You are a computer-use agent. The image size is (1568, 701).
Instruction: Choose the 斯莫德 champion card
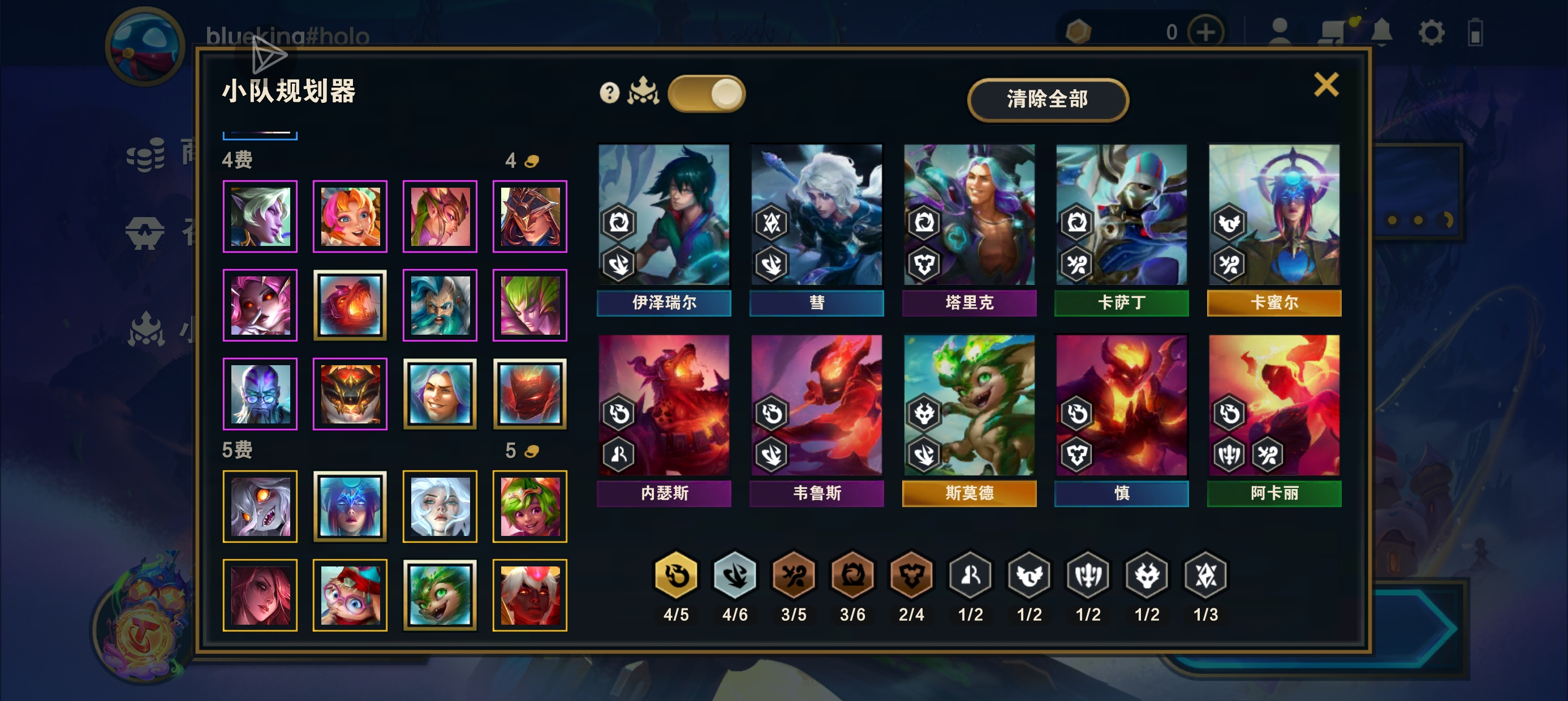click(969, 419)
